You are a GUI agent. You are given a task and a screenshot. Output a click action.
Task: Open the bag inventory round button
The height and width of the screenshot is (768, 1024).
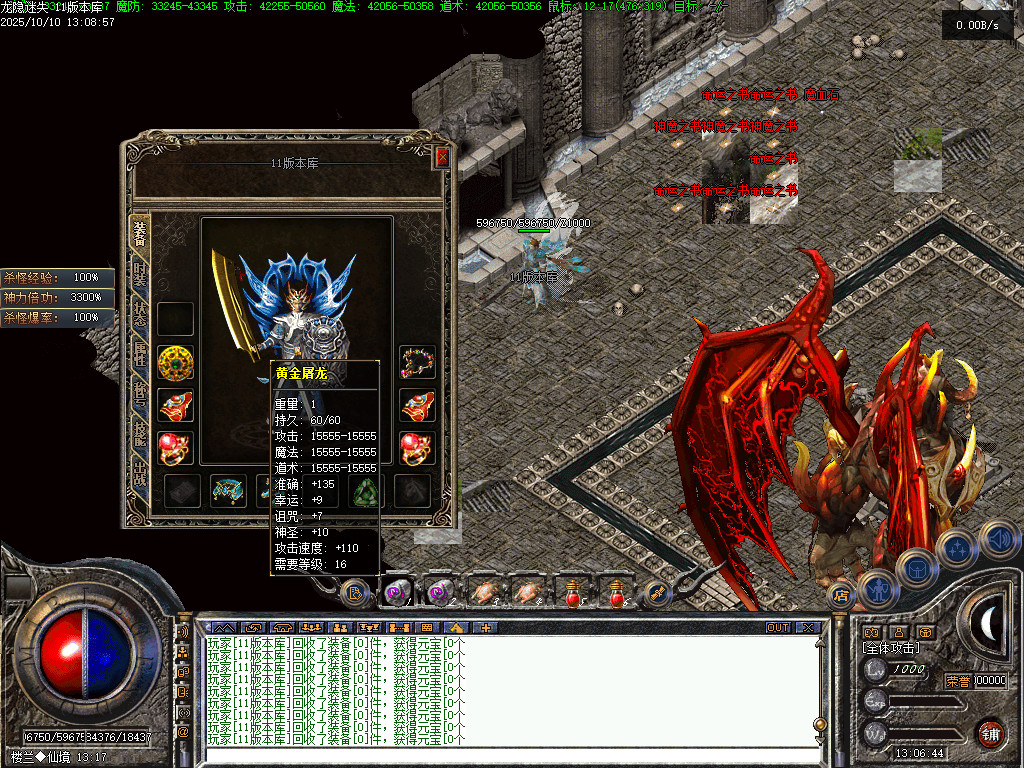point(918,568)
